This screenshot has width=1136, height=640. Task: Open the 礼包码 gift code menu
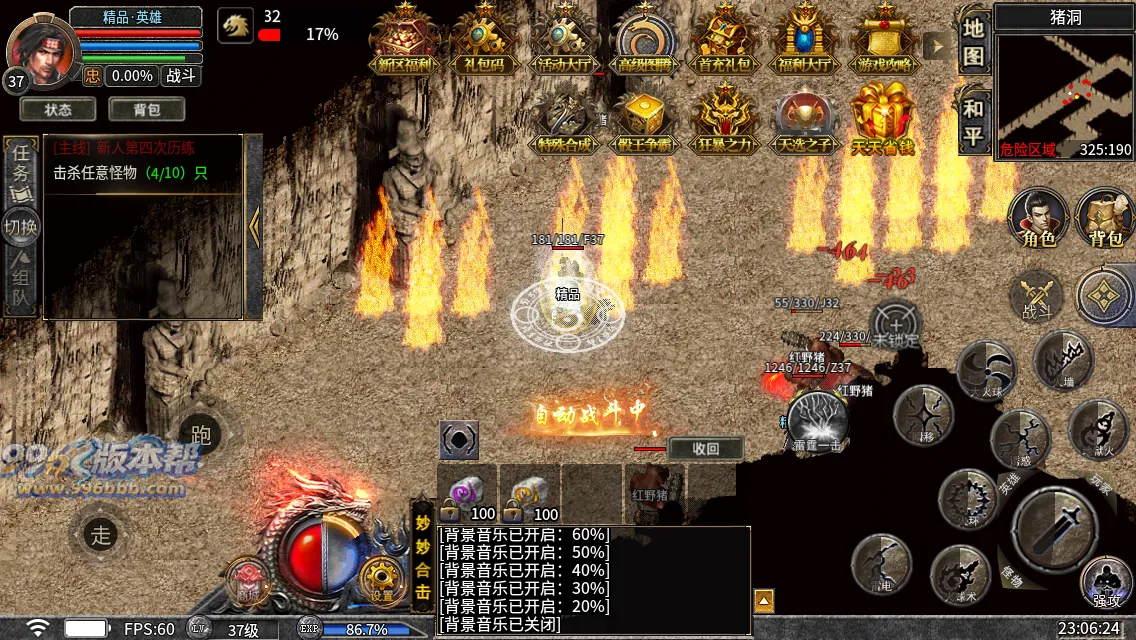pyautogui.click(x=484, y=41)
